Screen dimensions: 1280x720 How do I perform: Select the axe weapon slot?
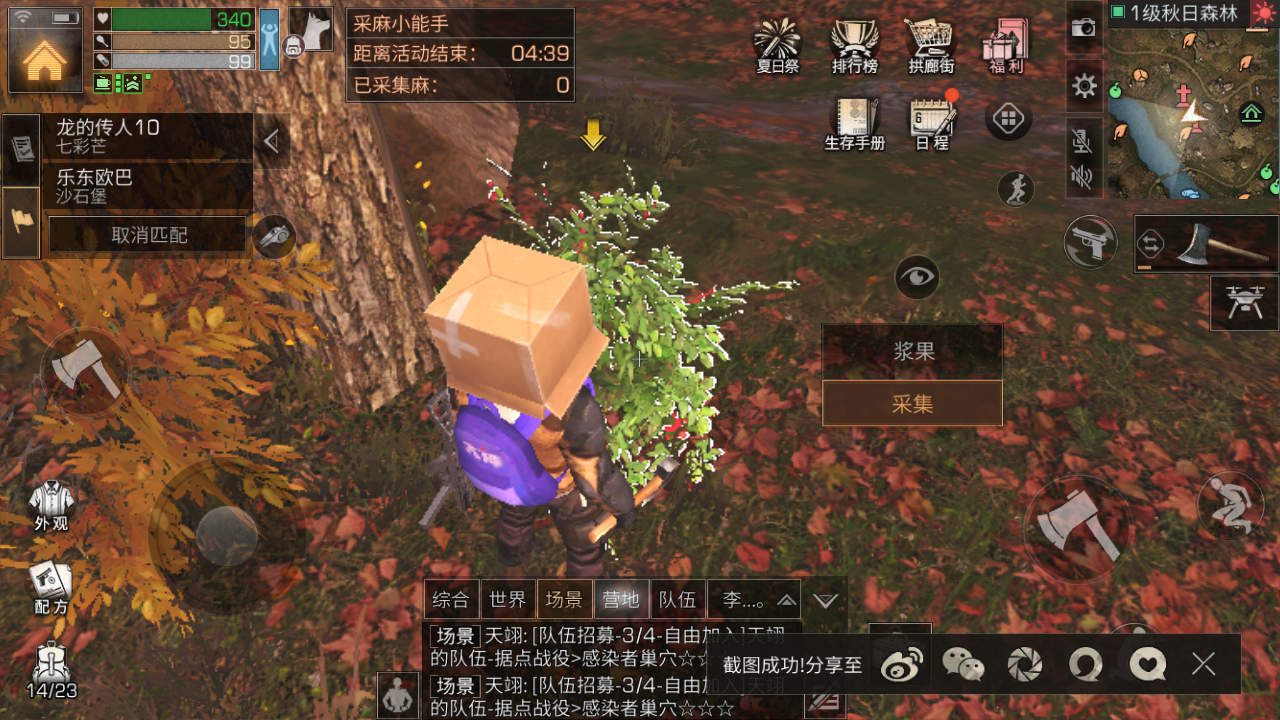1205,244
